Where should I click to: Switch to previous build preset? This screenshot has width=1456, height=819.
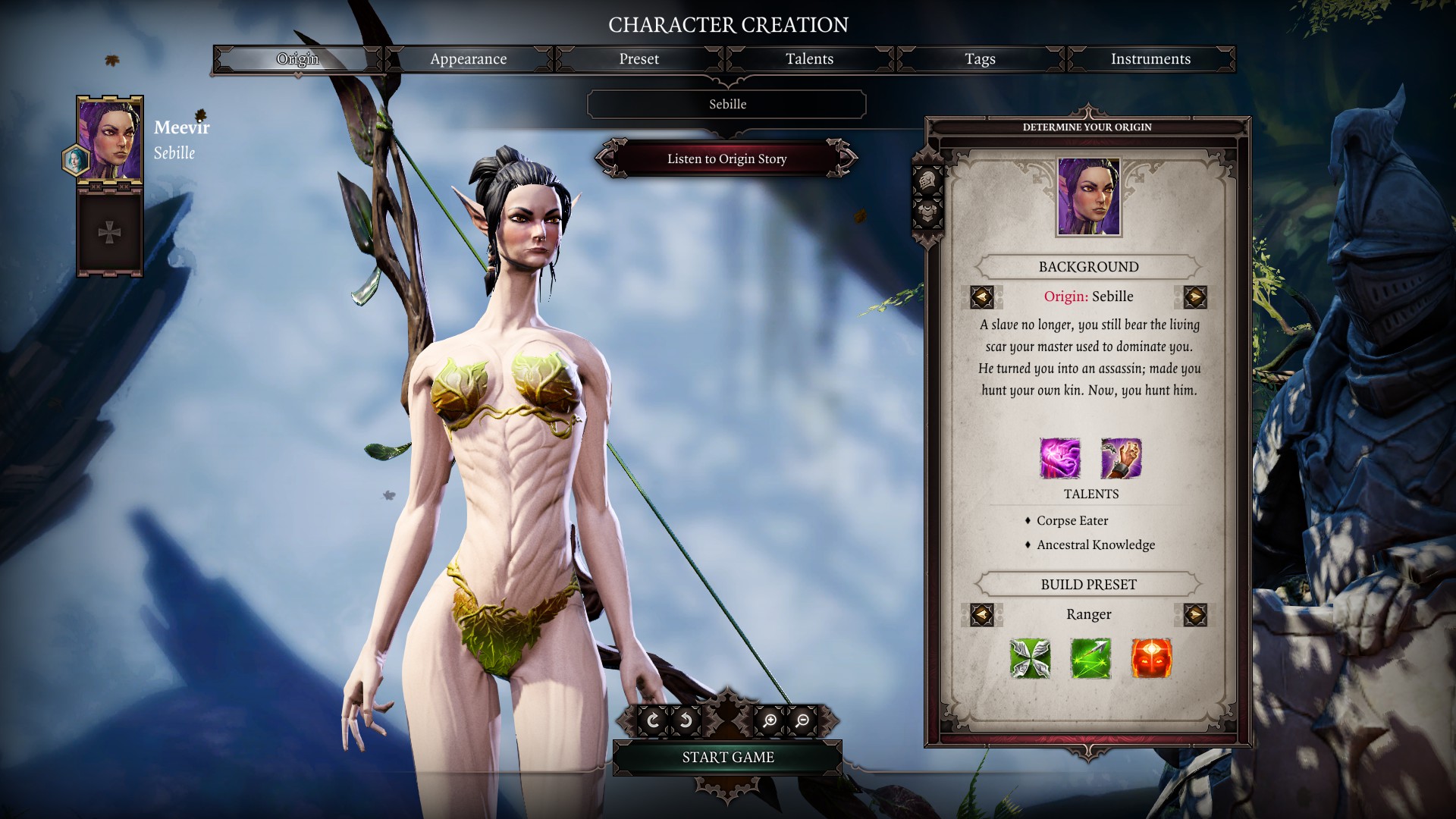point(982,614)
